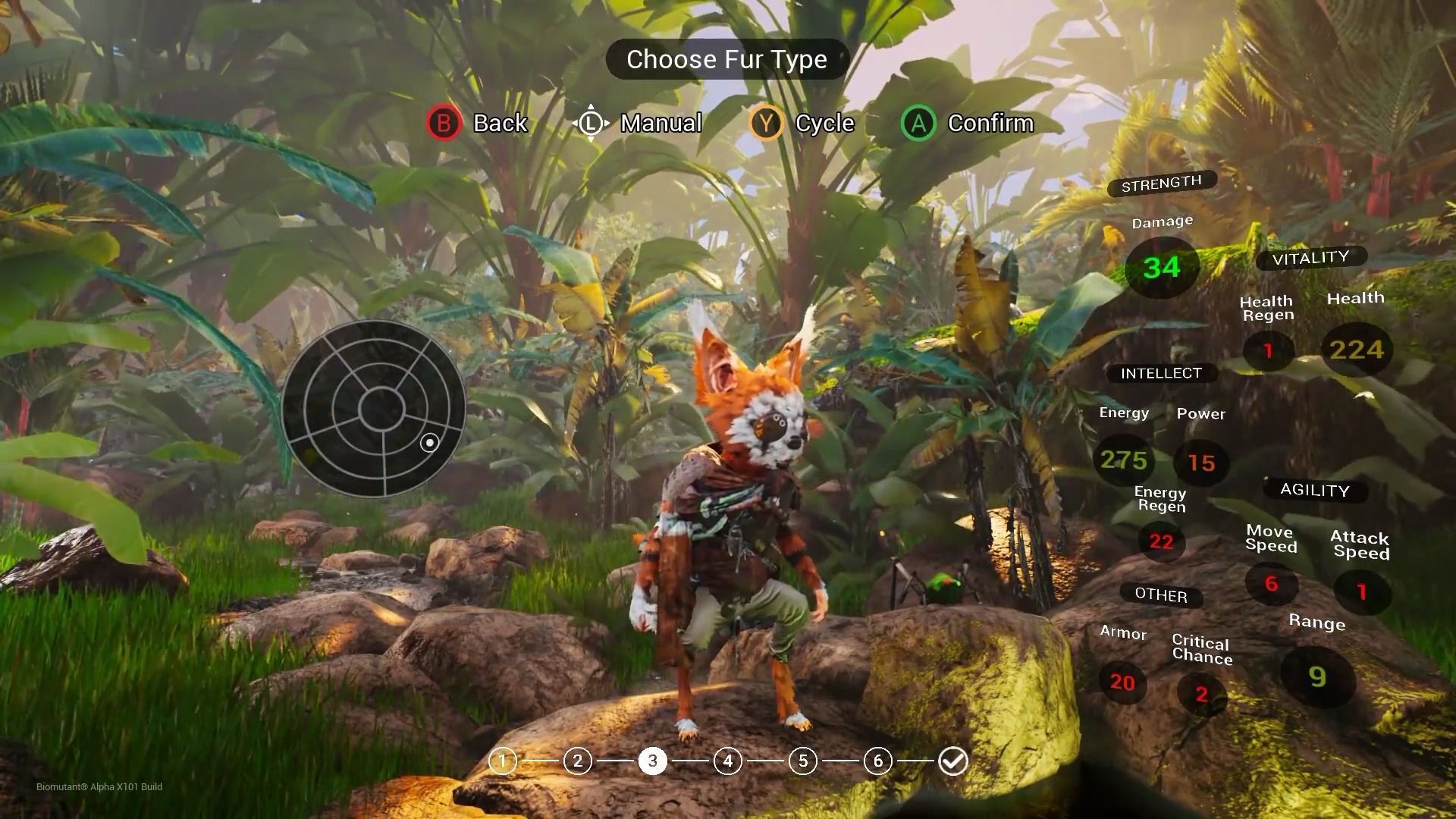Screen dimensions: 1456x819
Task: Select the highlighted step 3 circle
Action: 652,761
